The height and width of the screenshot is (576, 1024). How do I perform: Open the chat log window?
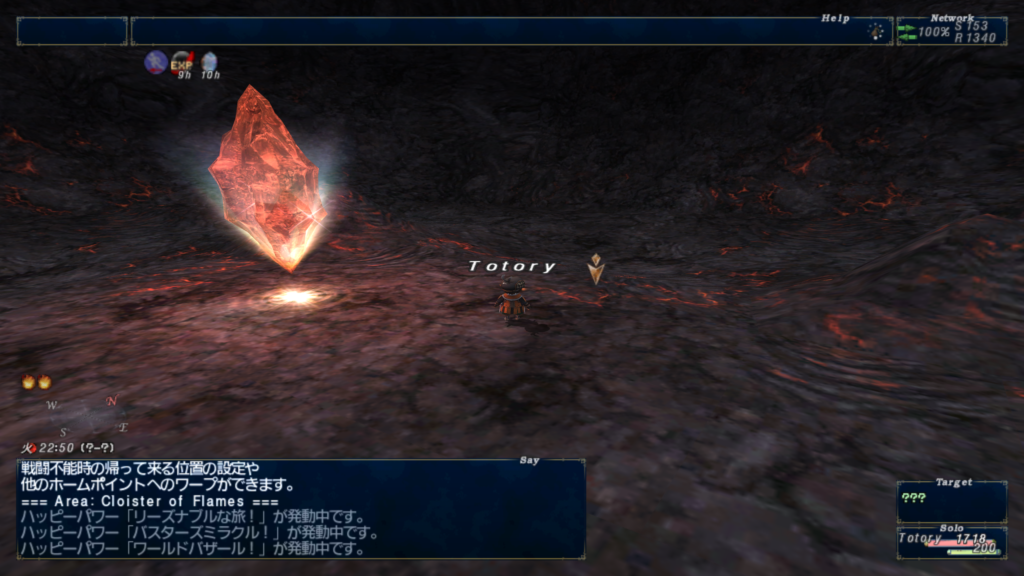(x=301, y=508)
